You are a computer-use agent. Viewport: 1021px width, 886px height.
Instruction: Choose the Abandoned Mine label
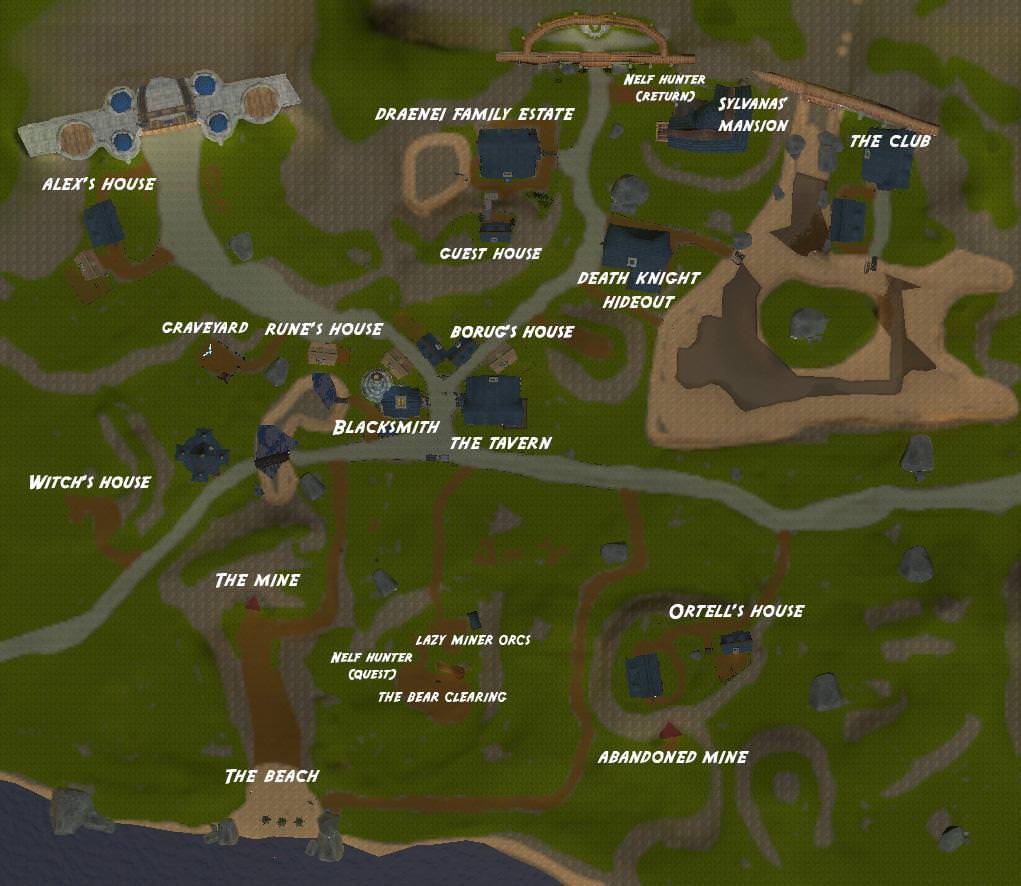(672, 757)
